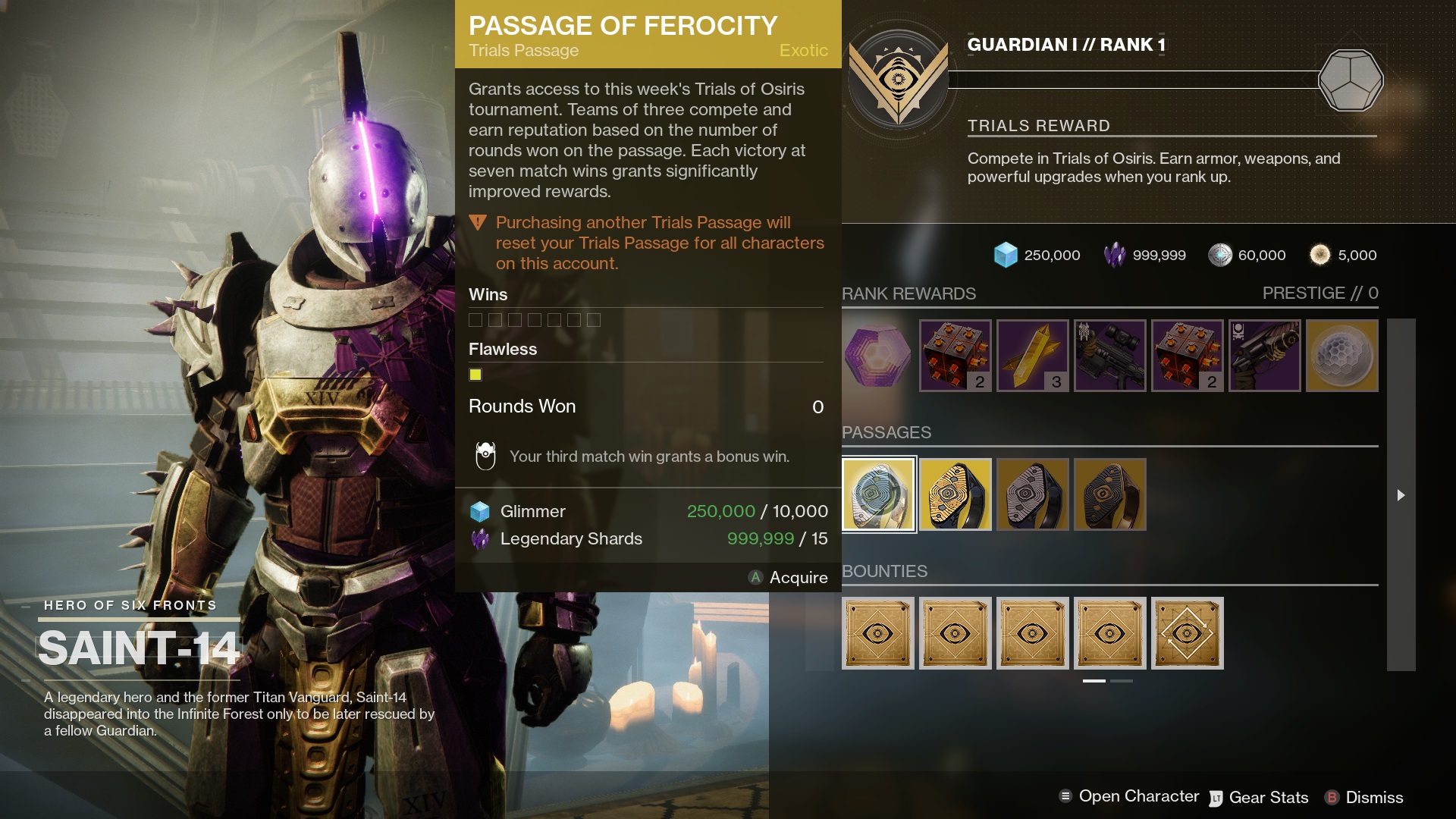Select the silver-faced Trials passage

point(1033,494)
